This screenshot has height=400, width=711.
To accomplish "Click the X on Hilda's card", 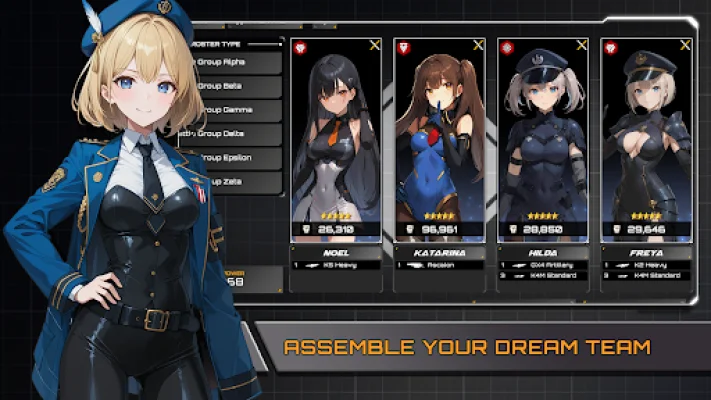I will point(581,45).
